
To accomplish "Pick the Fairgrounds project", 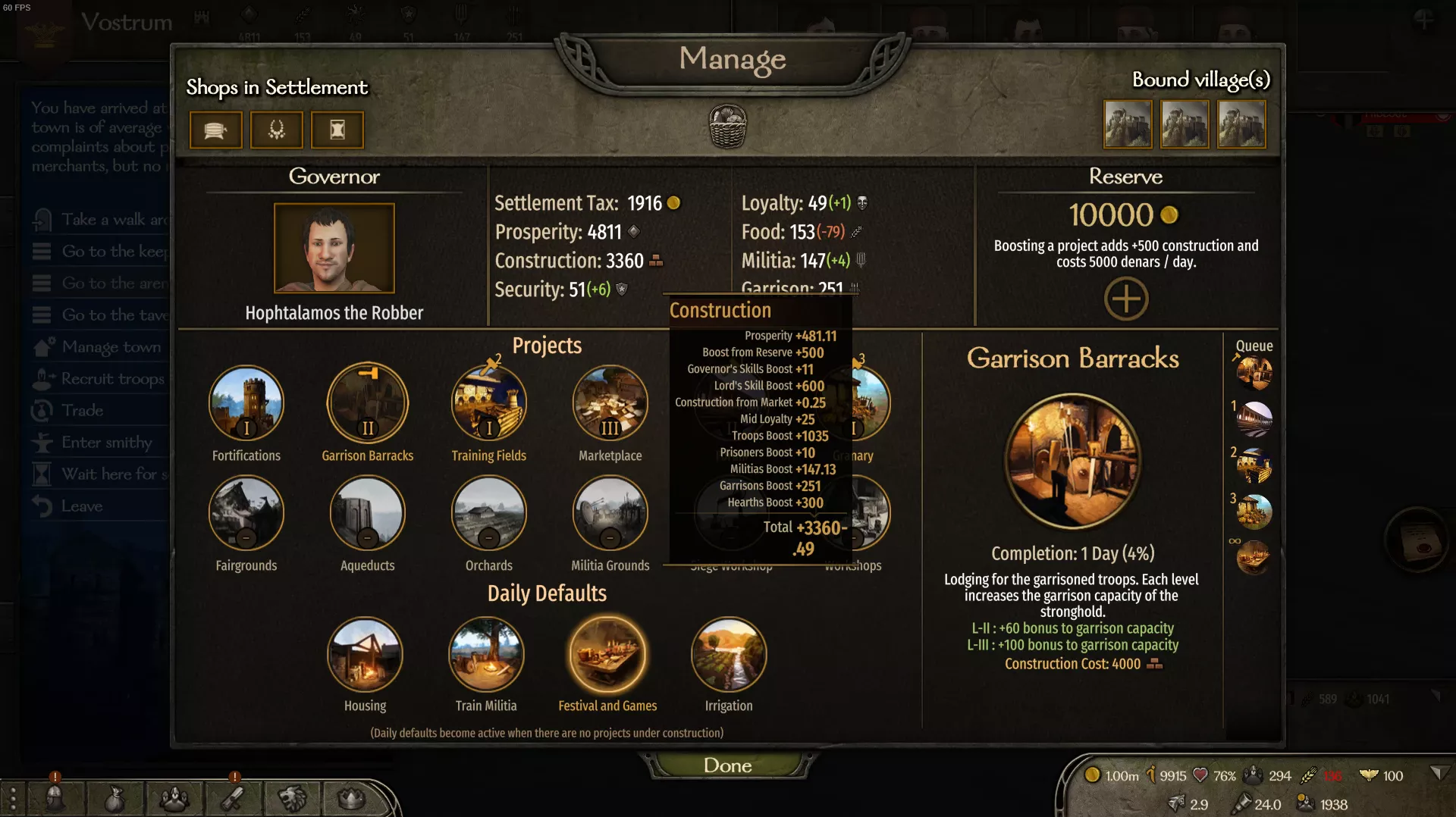I will tap(246, 513).
